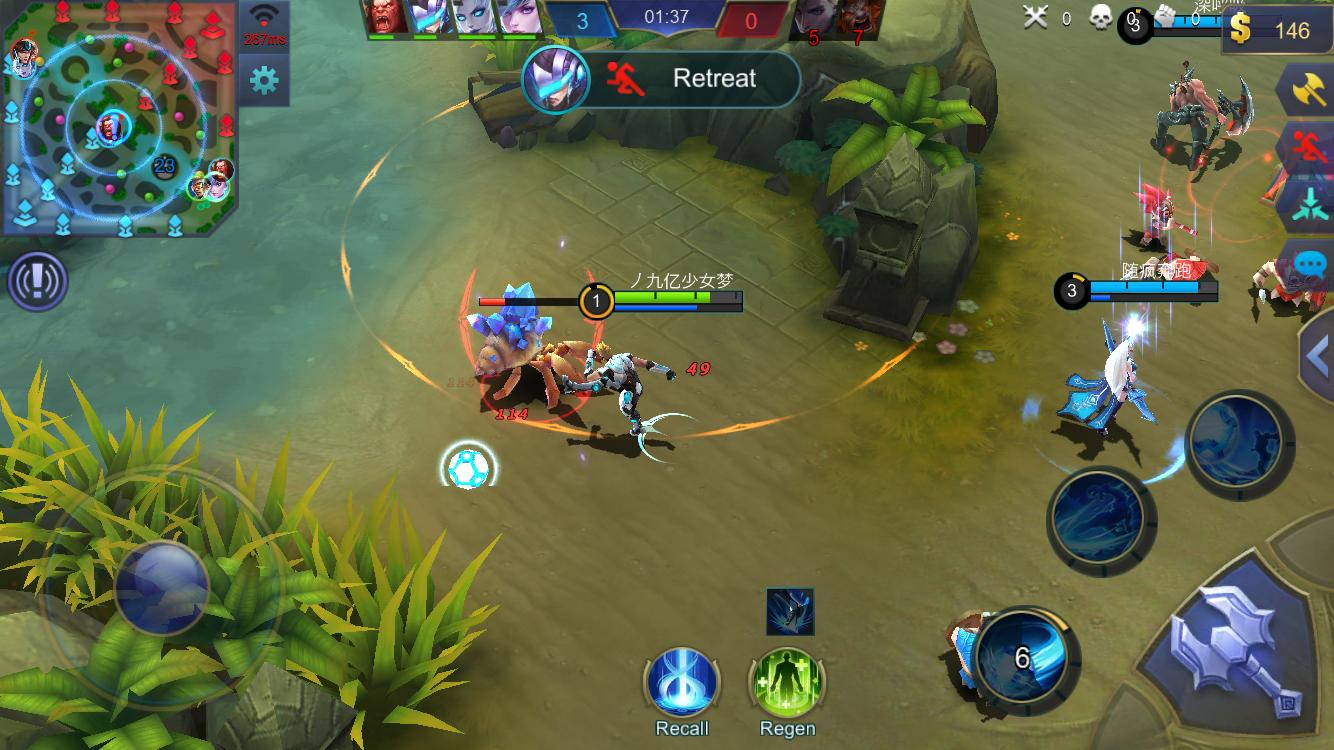The height and width of the screenshot is (750, 1334).
Task: Select the skill on cooldown showing 6
Action: point(1022,657)
